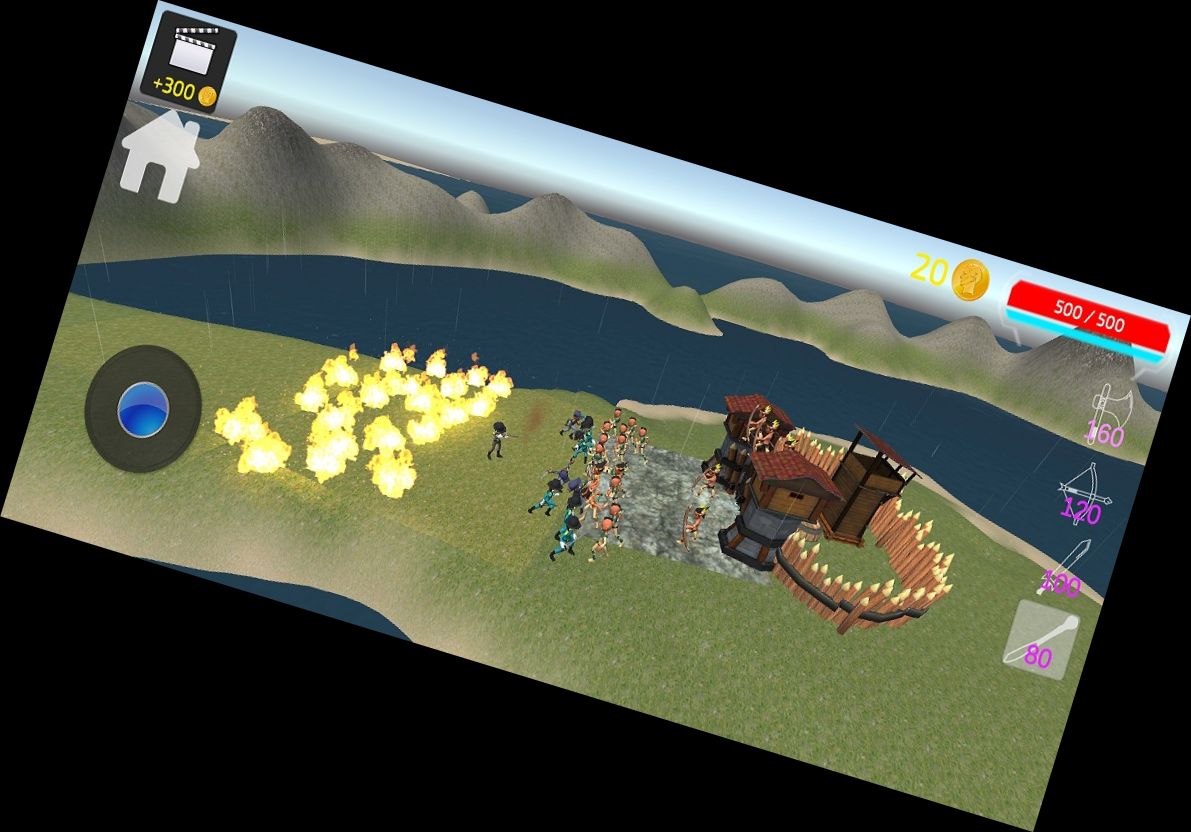1191x832 pixels.
Task: Pick the sword unit costing 100
Action: [1064, 568]
